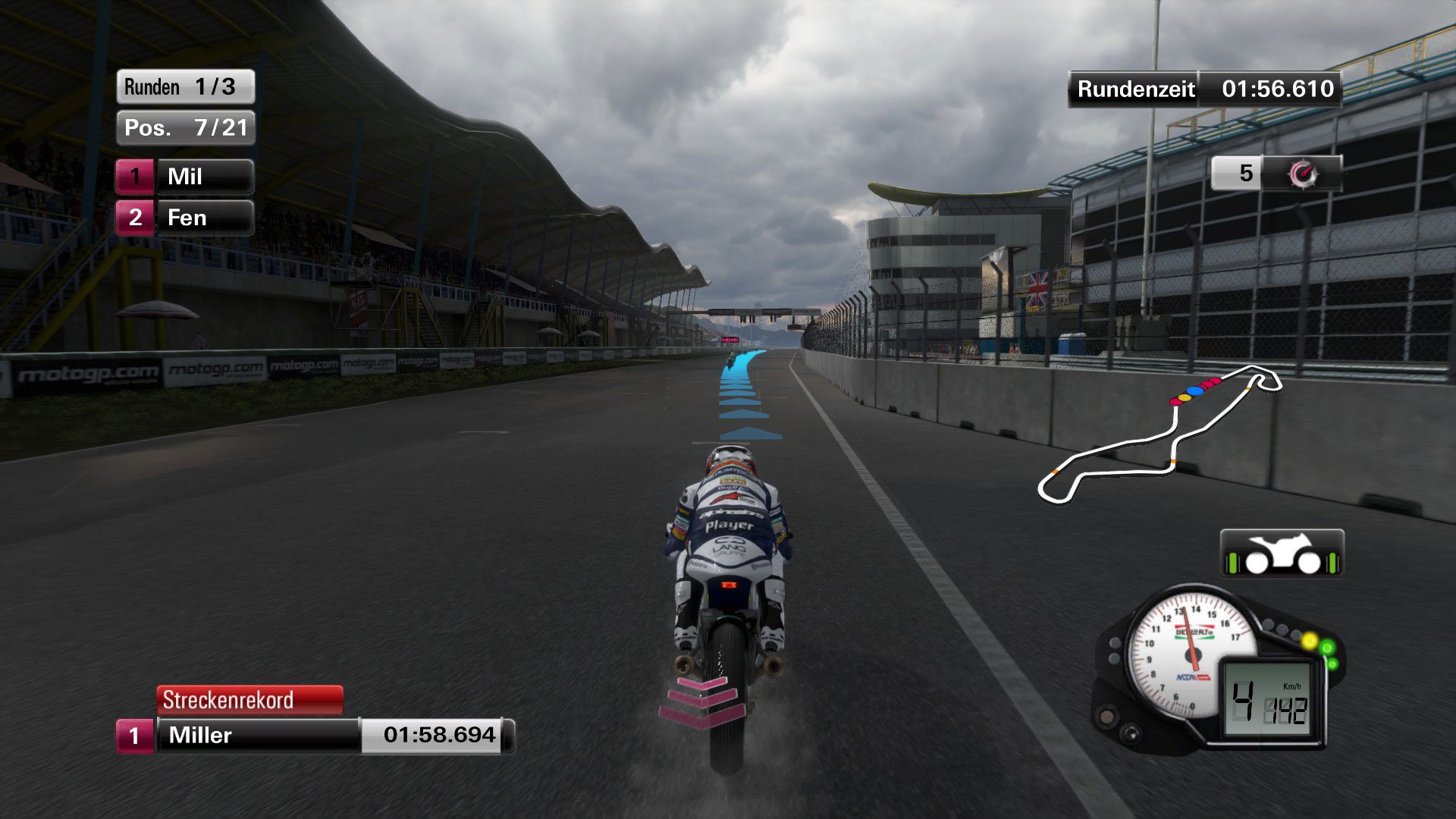Switch to the Pos. 7/21 panel
Image resolution: width=1456 pixels, height=819 pixels.
[184, 128]
